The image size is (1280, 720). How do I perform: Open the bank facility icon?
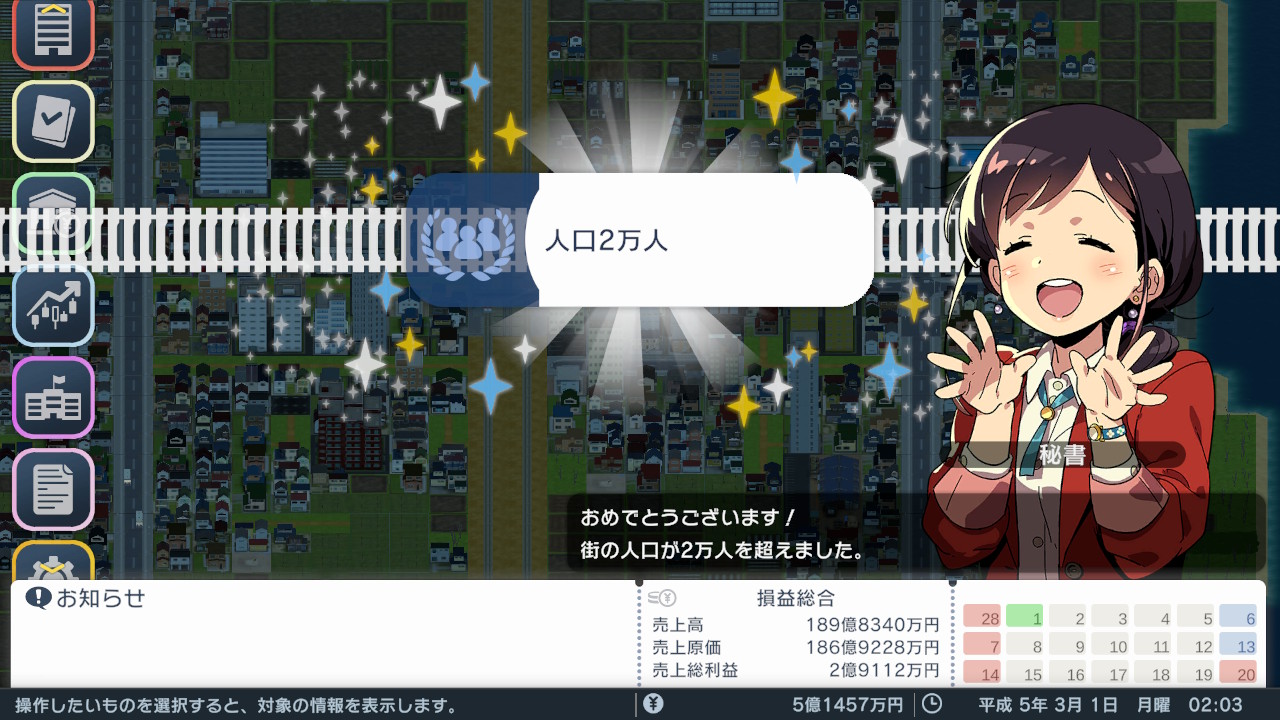click(53, 212)
